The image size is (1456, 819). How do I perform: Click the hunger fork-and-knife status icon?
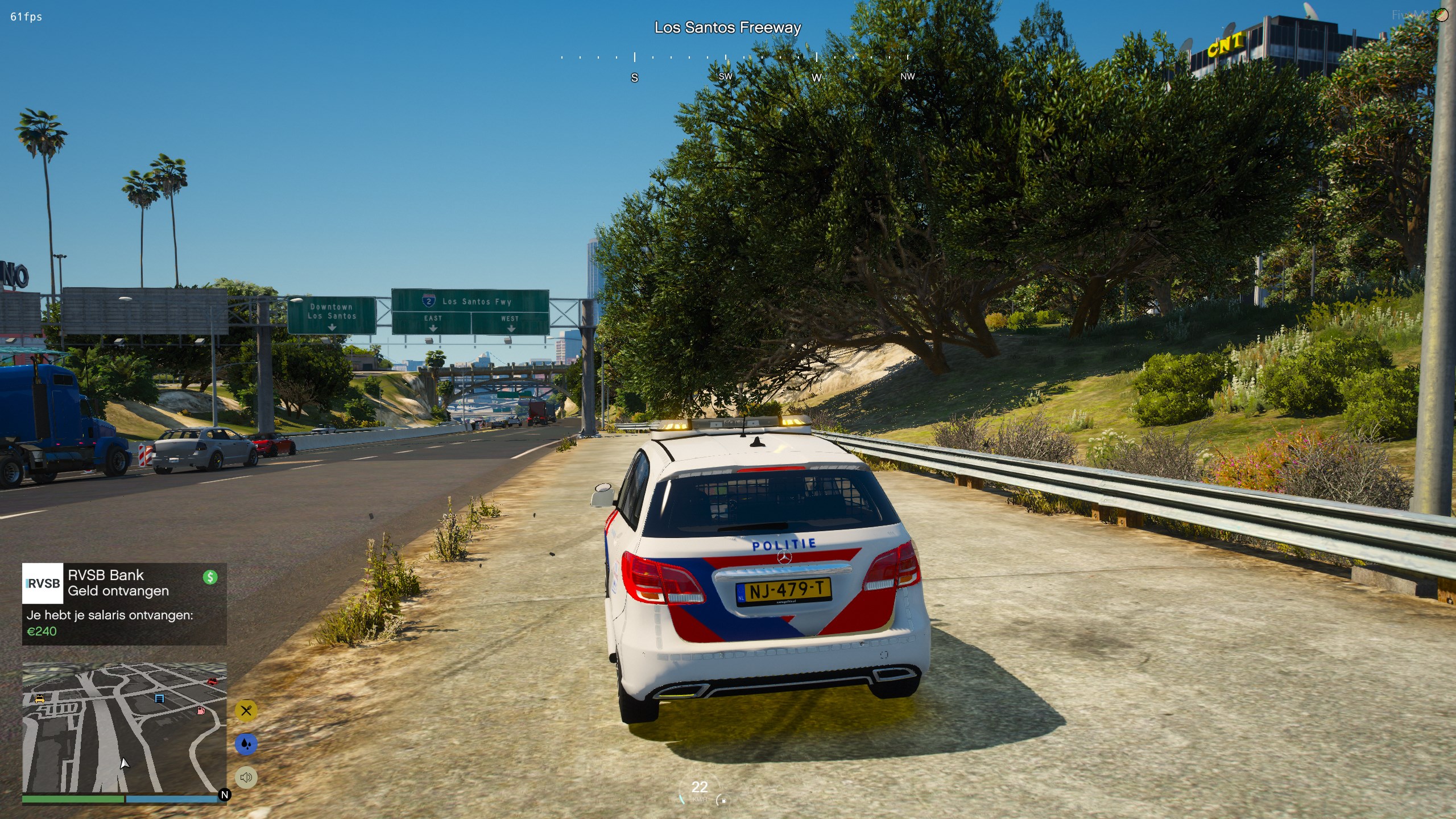point(246,711)
